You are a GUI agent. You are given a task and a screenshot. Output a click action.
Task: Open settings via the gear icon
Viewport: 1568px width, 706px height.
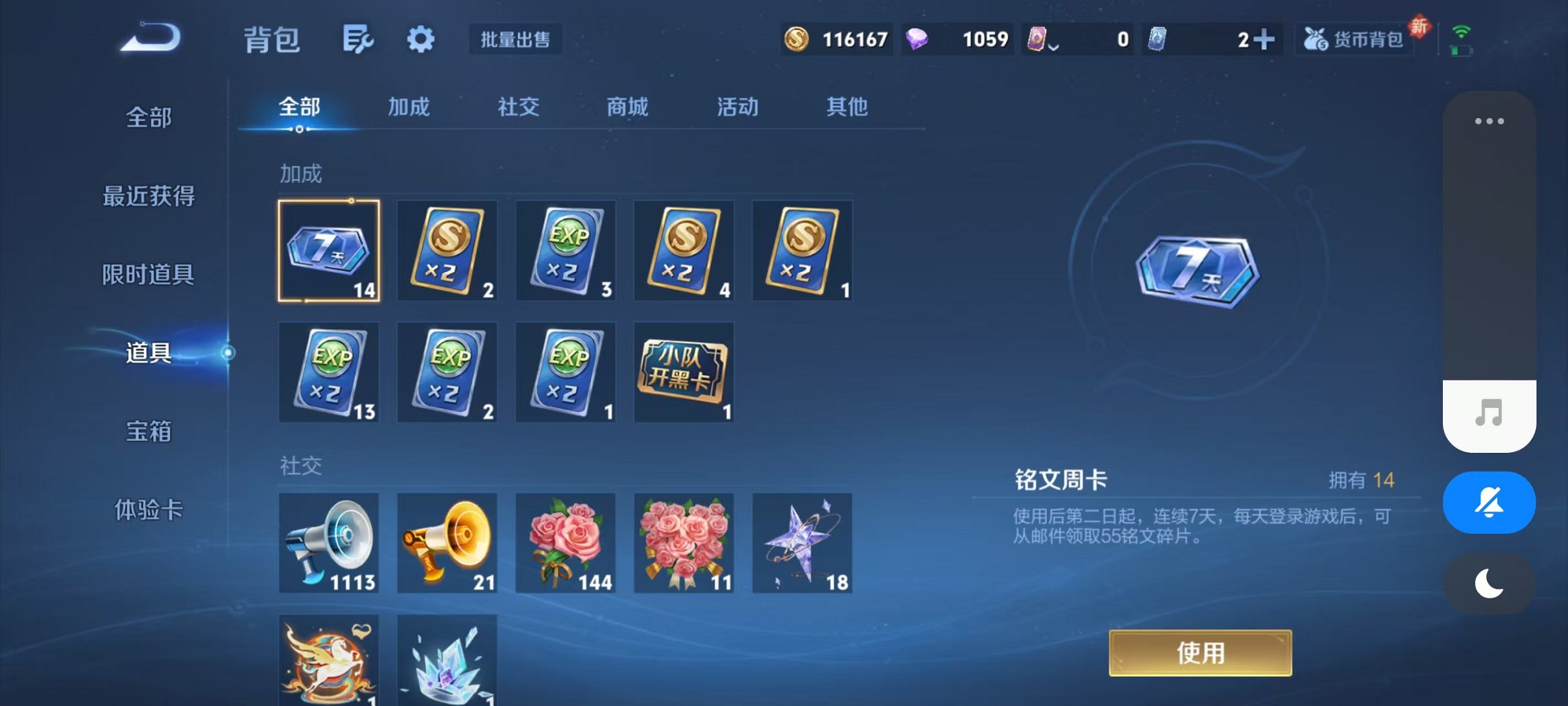(x=420, y=39)
